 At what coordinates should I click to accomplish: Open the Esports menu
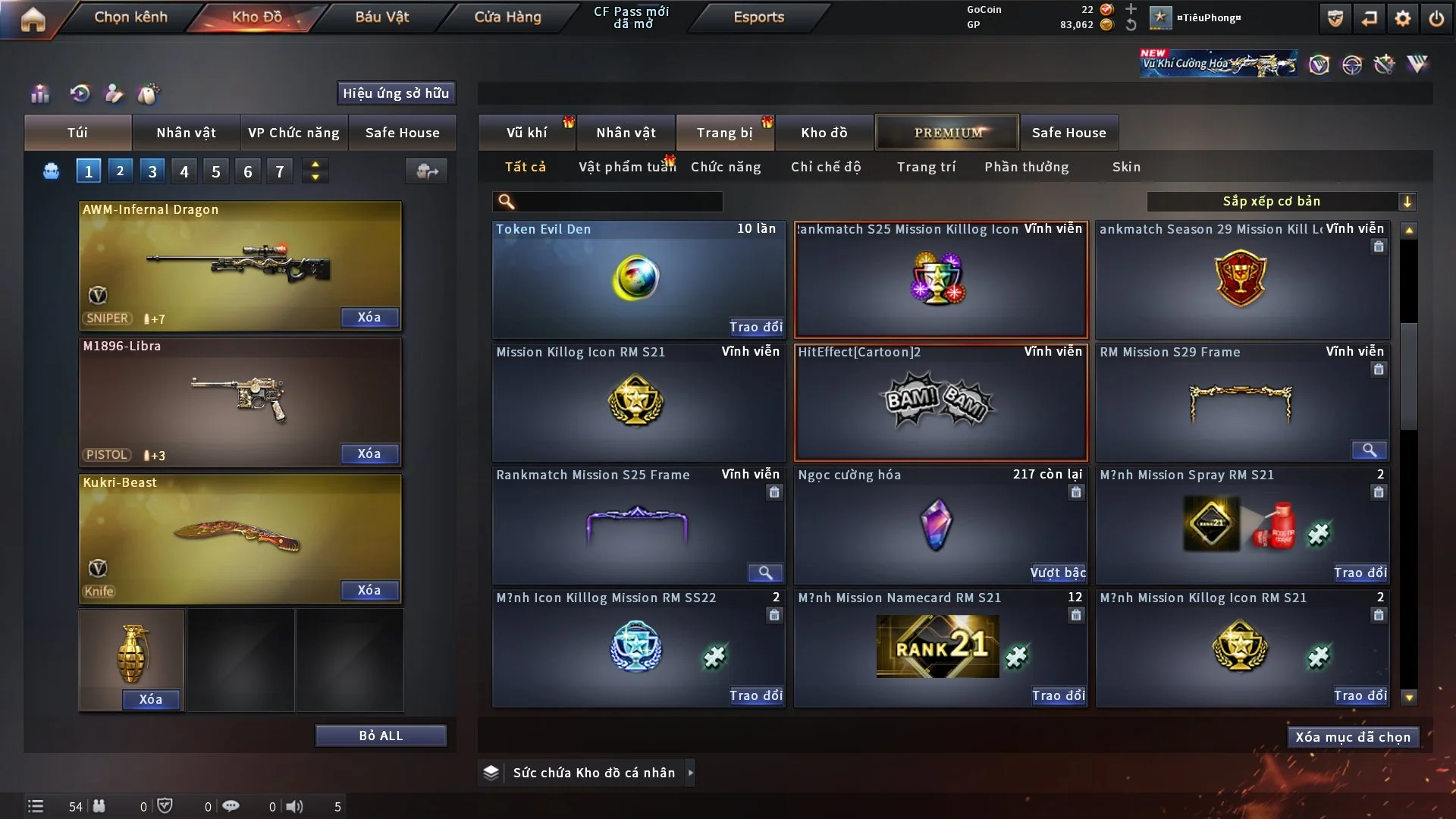click(758, 17)
